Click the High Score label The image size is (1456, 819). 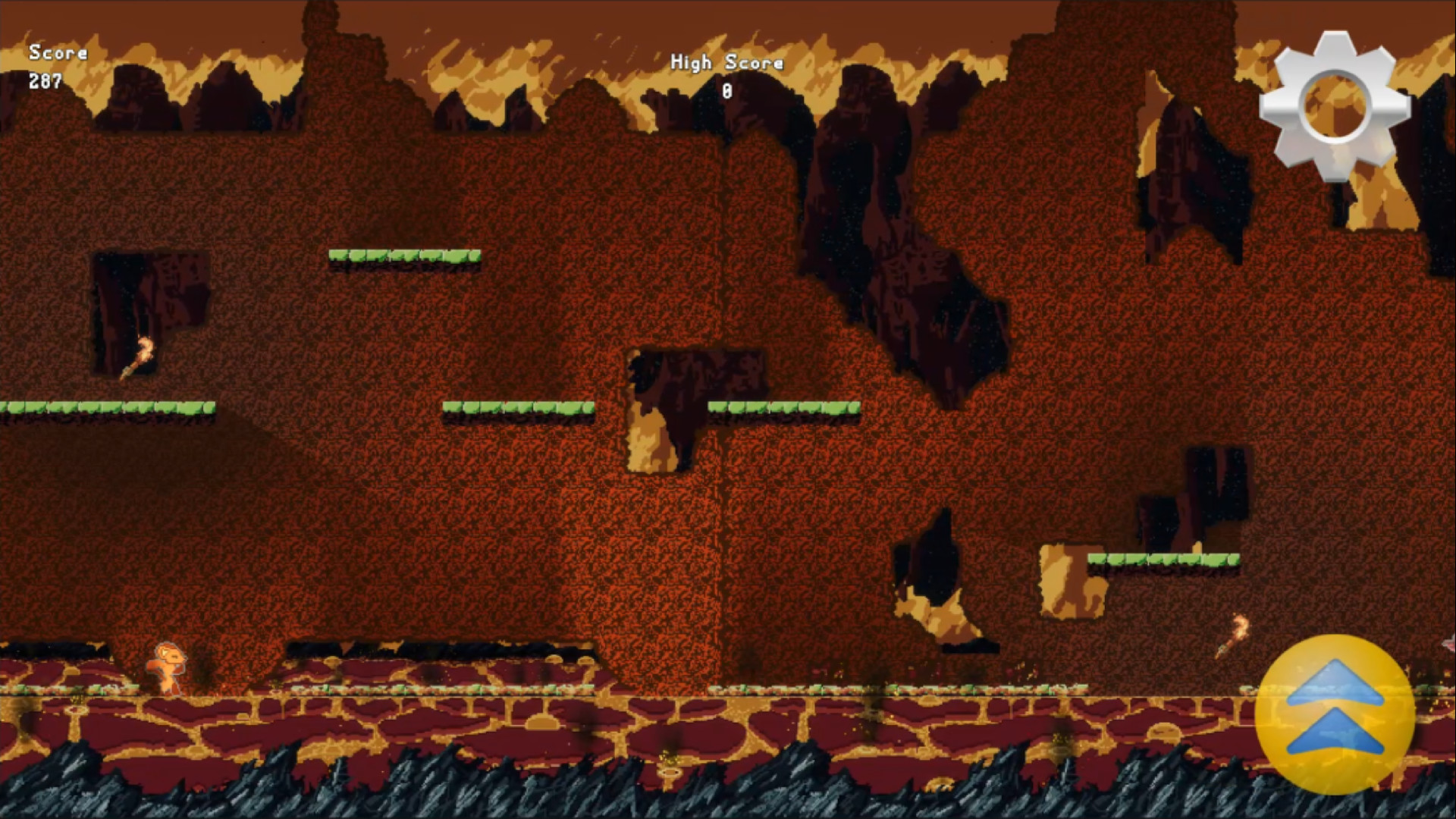pyautogui.click(x=726, y=63)
